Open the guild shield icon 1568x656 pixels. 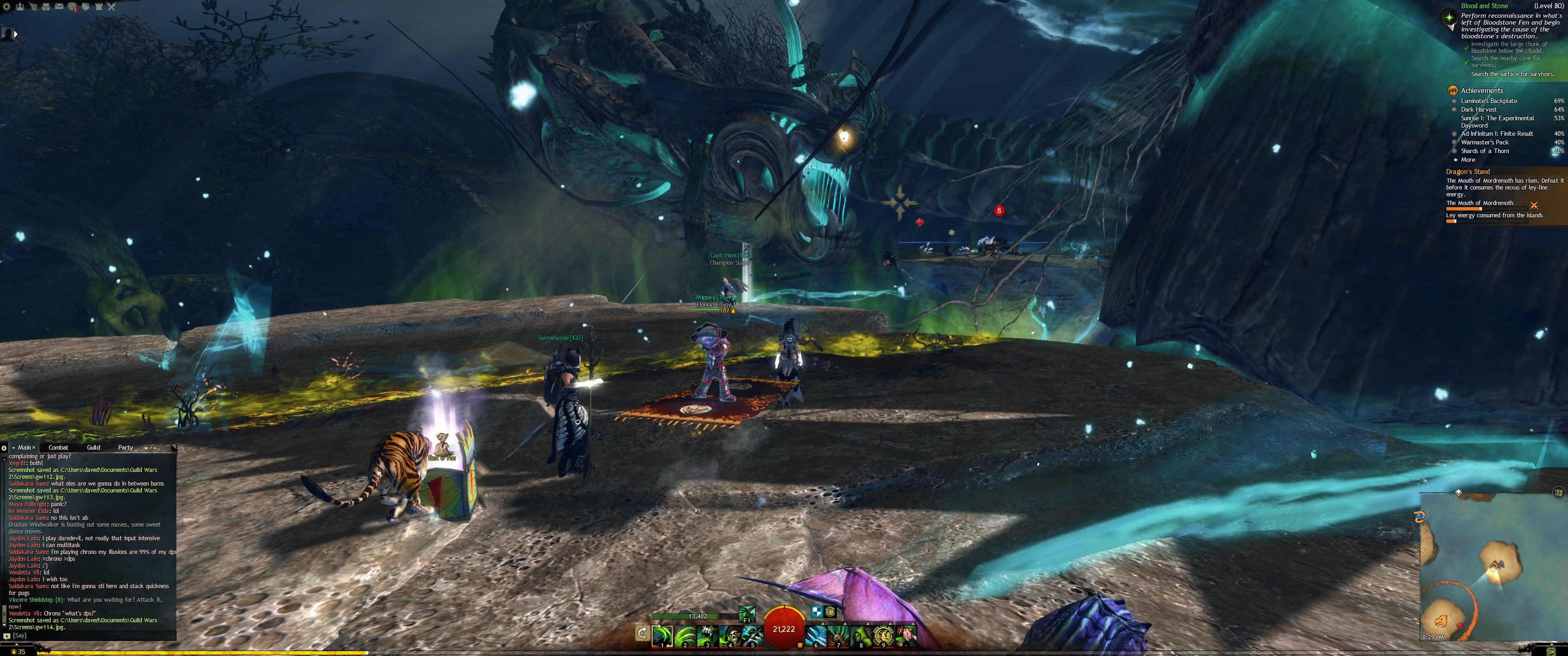[86, 7]
